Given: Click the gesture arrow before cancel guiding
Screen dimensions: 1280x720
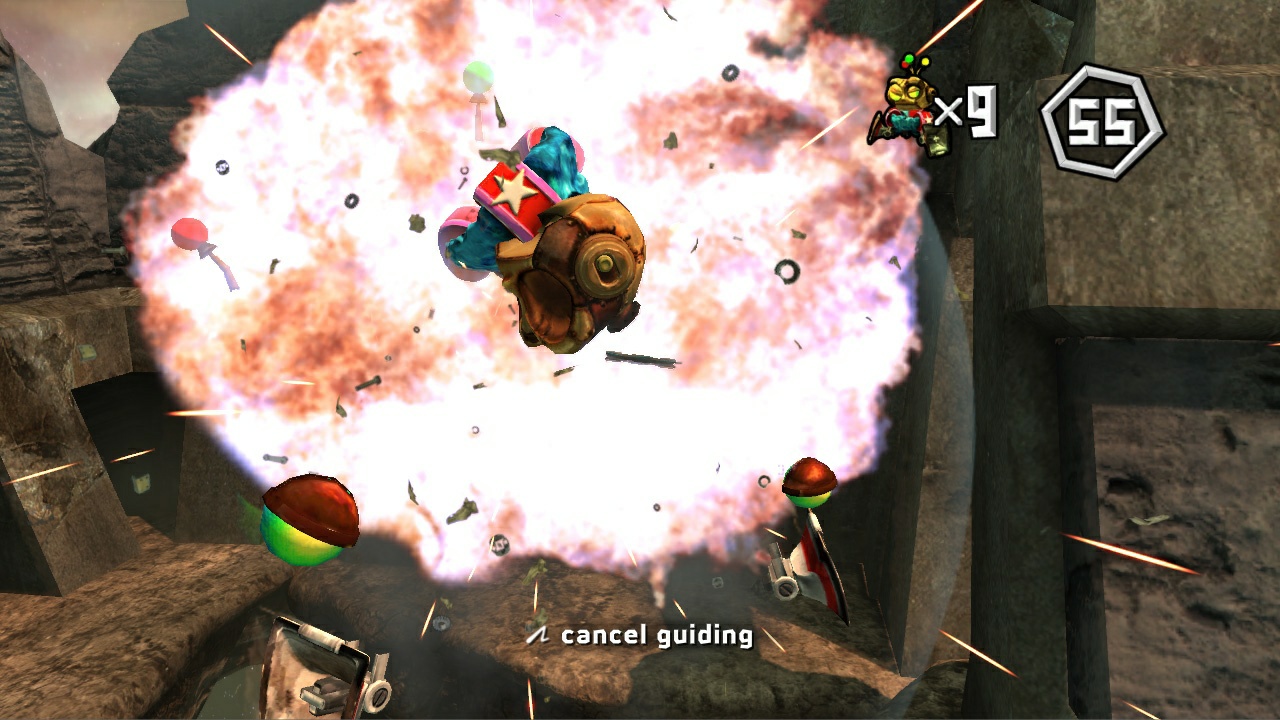Looking at the screenshot, I should pos(539,633).
